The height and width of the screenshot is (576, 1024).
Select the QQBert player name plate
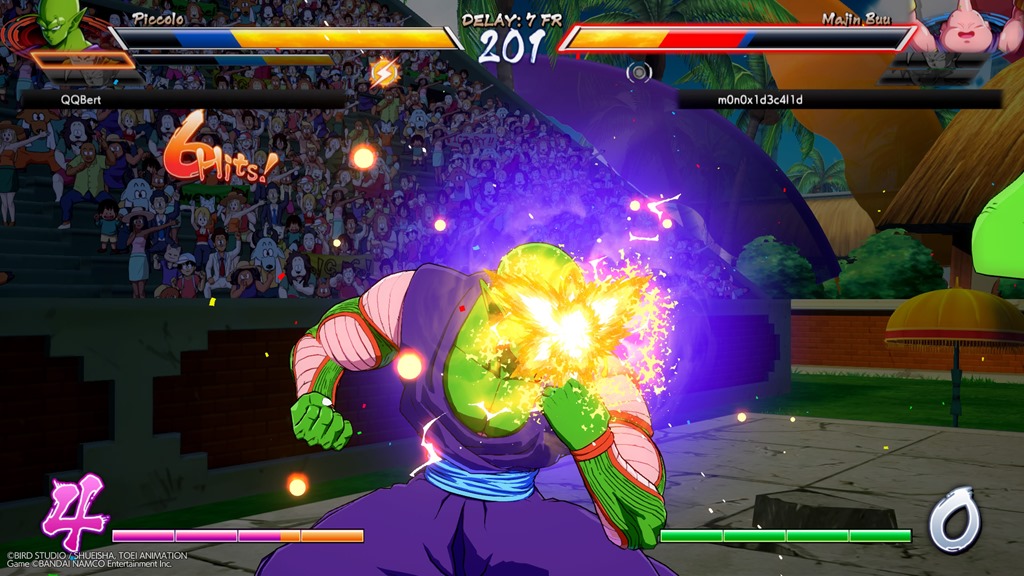click(184, 100)
